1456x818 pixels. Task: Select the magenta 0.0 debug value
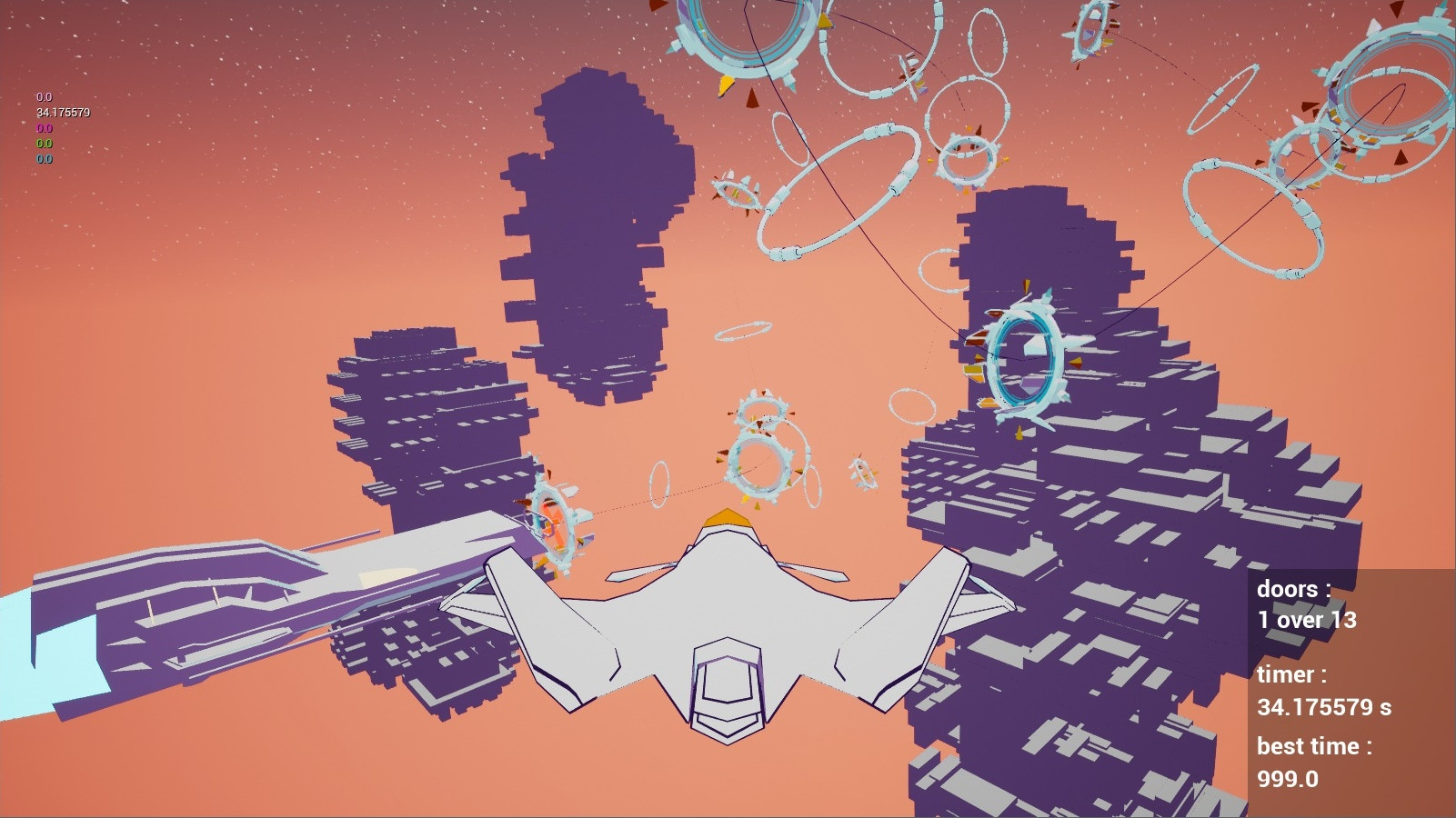(43, 129)
